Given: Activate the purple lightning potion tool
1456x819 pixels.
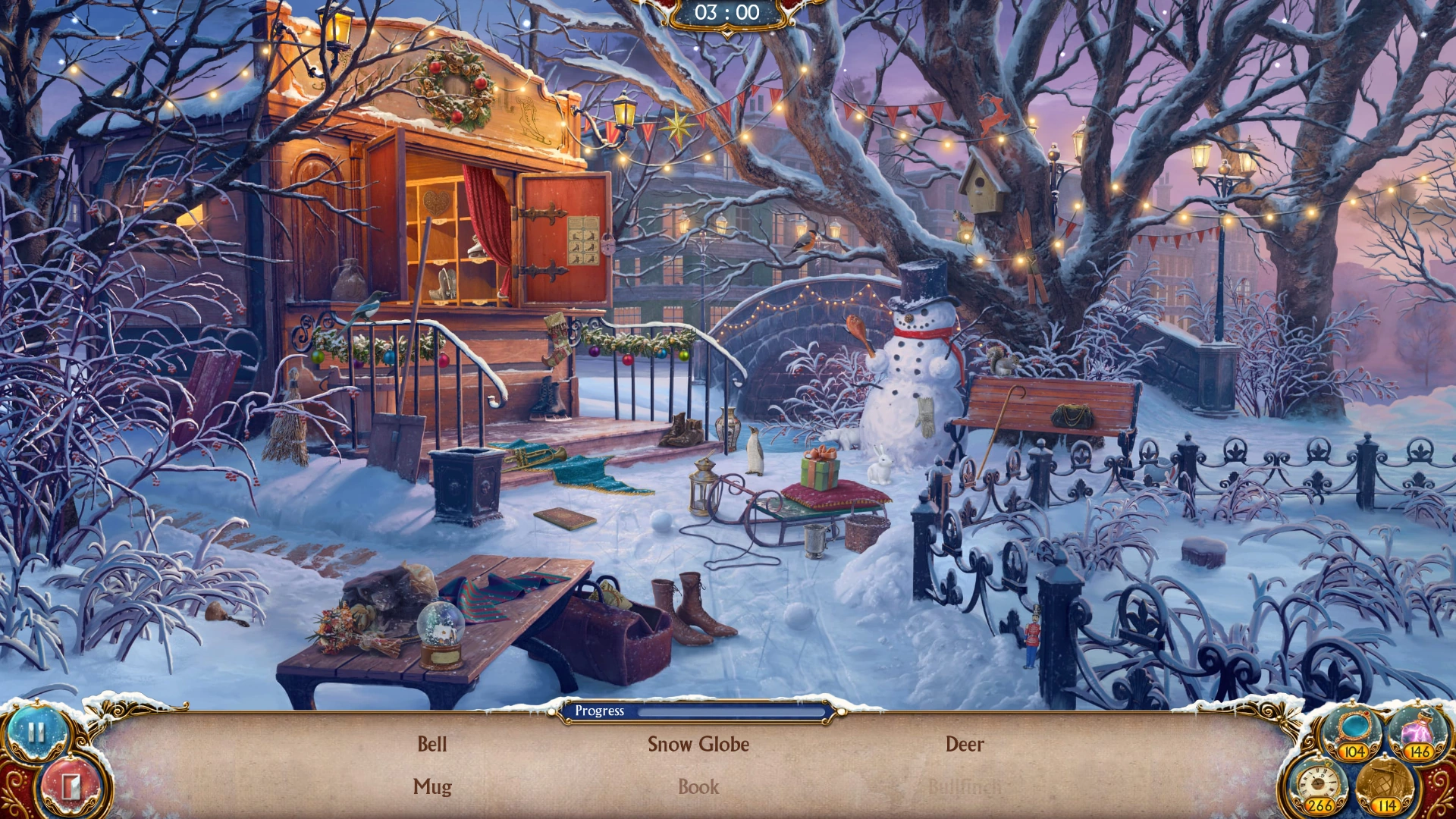Looking at the screenshot, I should tap(1417, 730).
